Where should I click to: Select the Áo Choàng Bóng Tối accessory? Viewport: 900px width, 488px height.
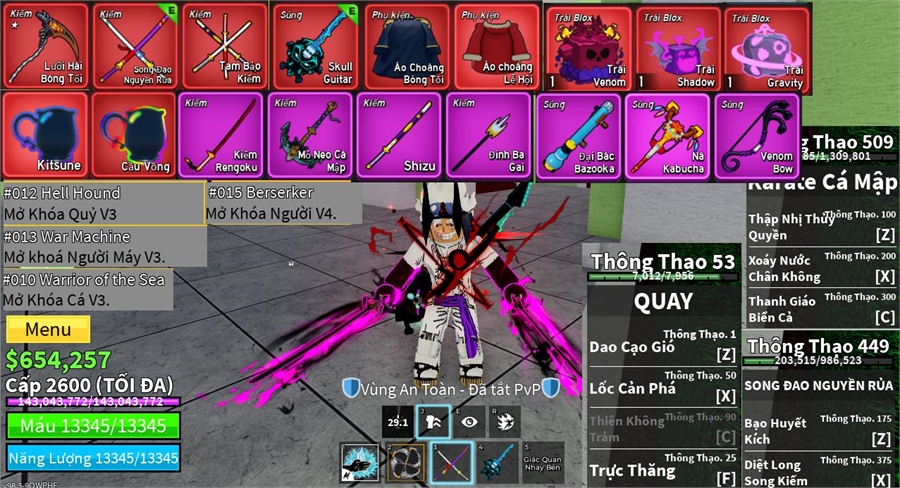tap(406, 47)
